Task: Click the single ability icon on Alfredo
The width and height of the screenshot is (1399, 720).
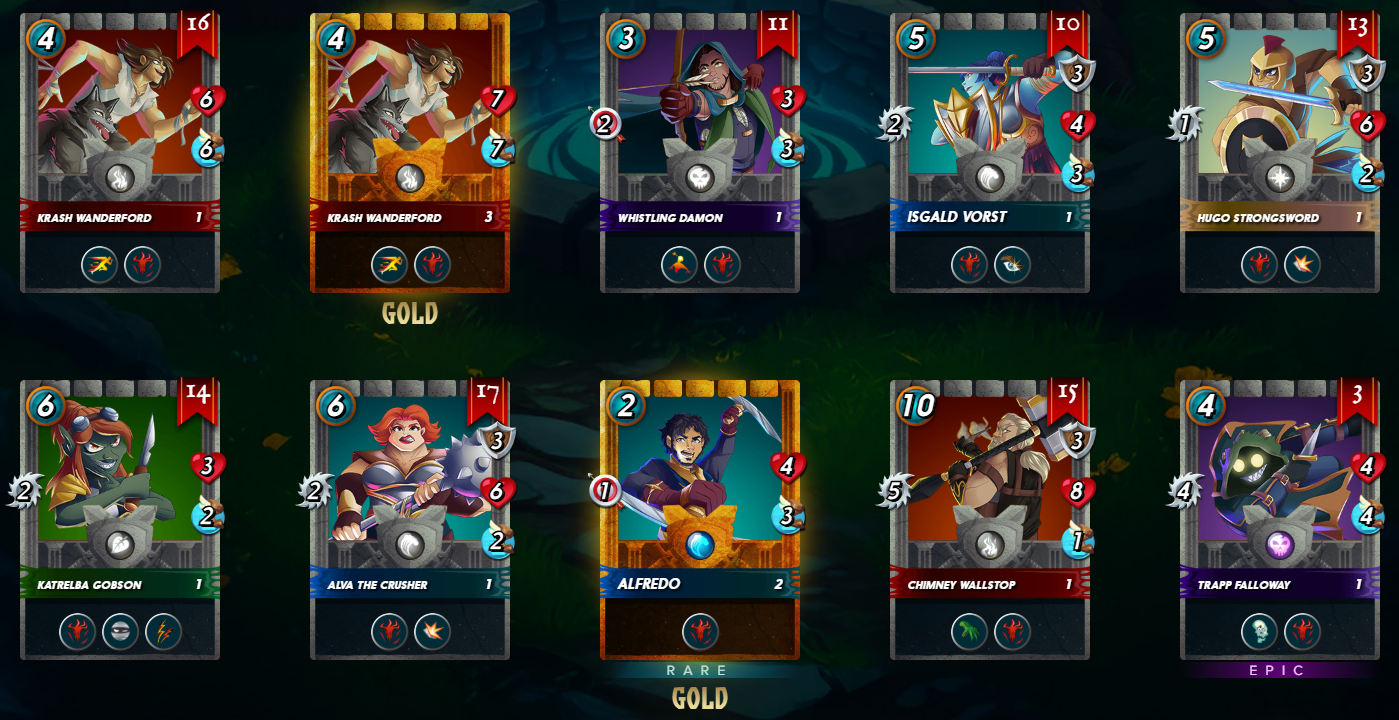Action: click(x=700, y=632)
